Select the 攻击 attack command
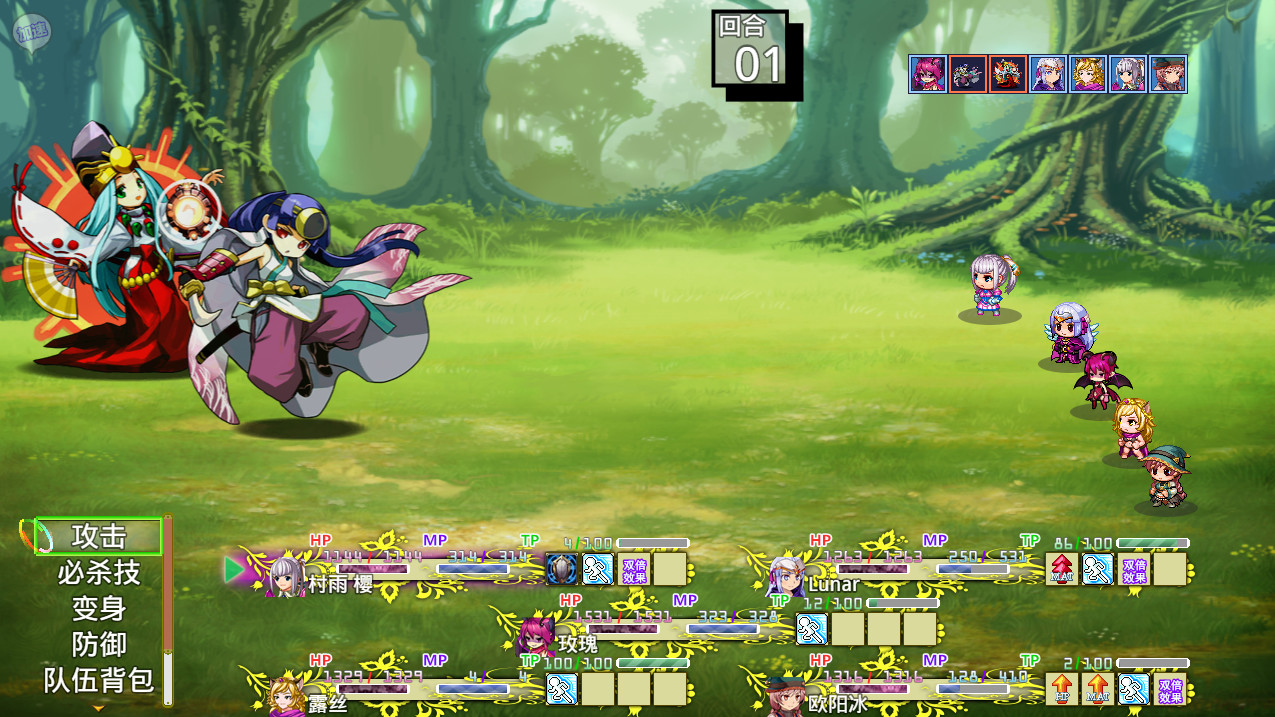Screen dimensions: 1275x717 click(x=98, y=537)
